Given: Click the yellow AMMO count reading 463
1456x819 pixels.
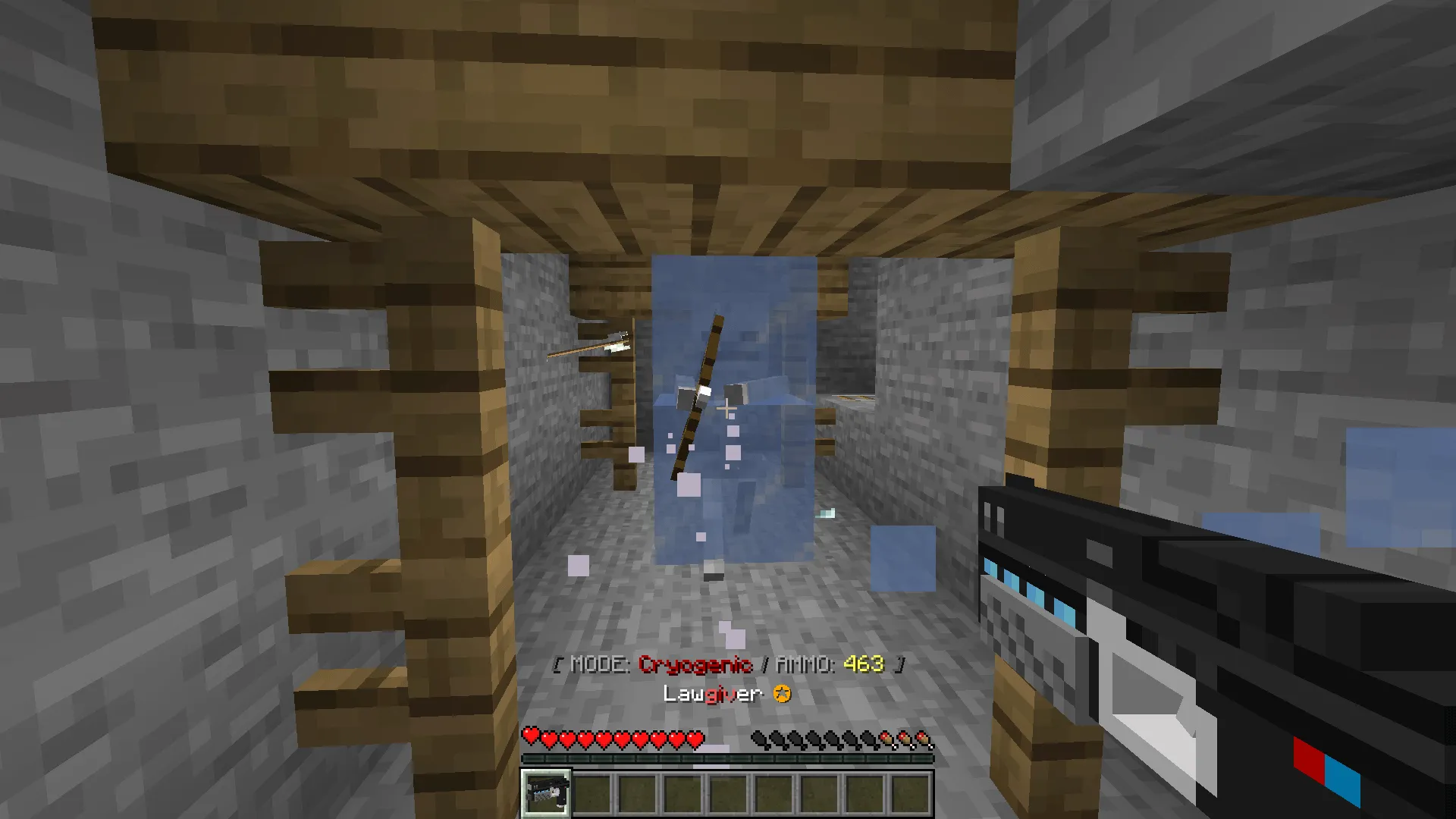Looking at the screenshot, I should [864, 663].
